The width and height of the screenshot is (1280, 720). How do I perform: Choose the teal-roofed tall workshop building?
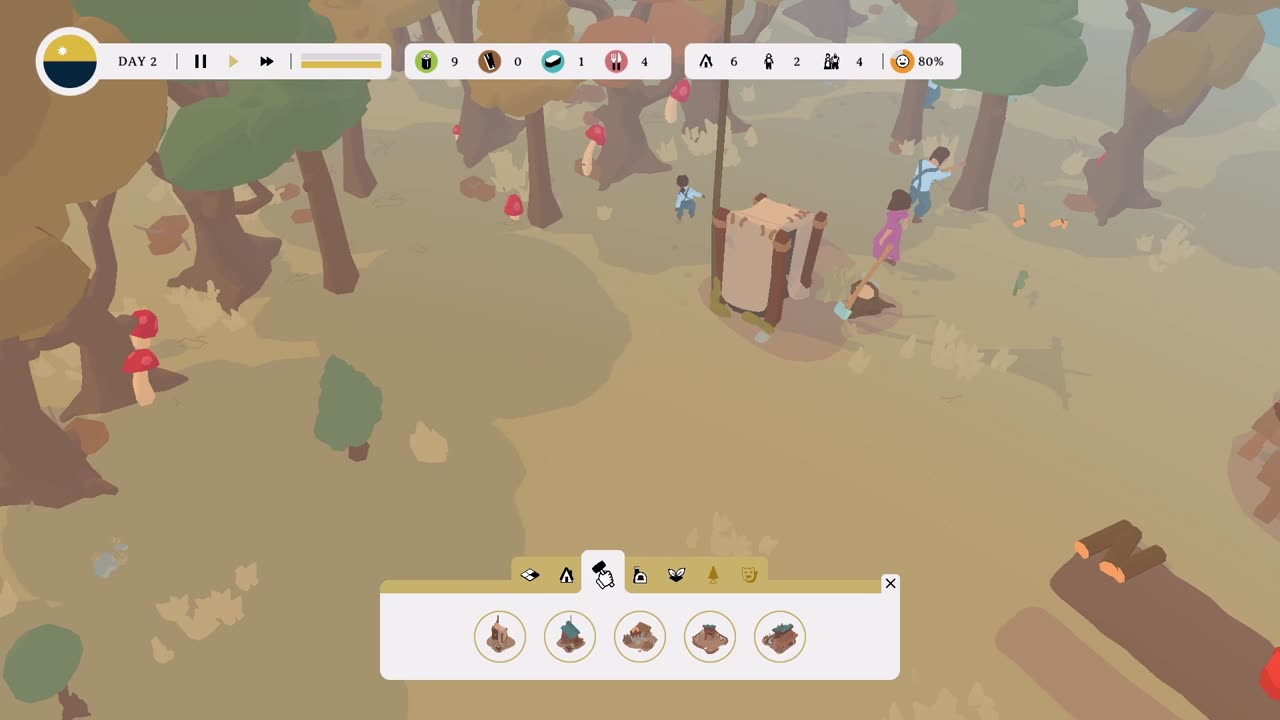[570, 636]
